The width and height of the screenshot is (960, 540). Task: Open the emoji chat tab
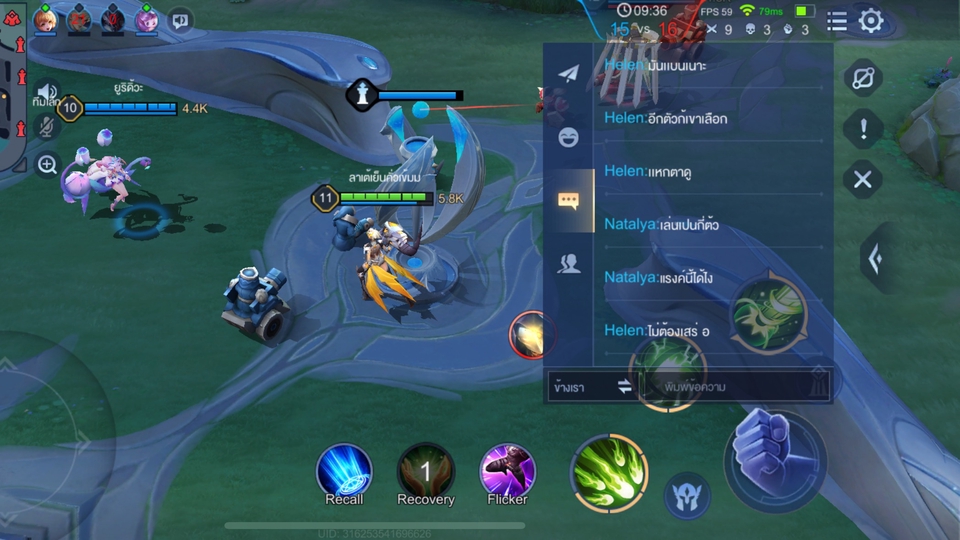pos(568,137)
